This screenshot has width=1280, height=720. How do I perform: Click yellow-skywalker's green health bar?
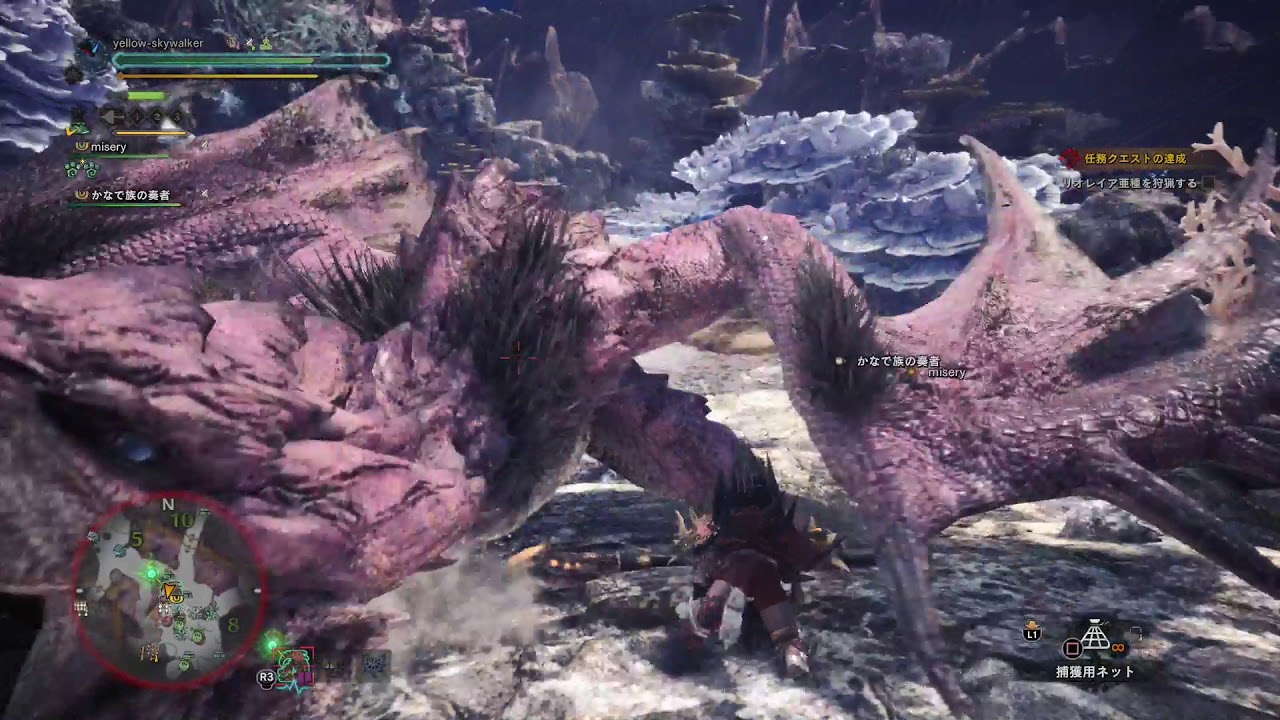215,59
